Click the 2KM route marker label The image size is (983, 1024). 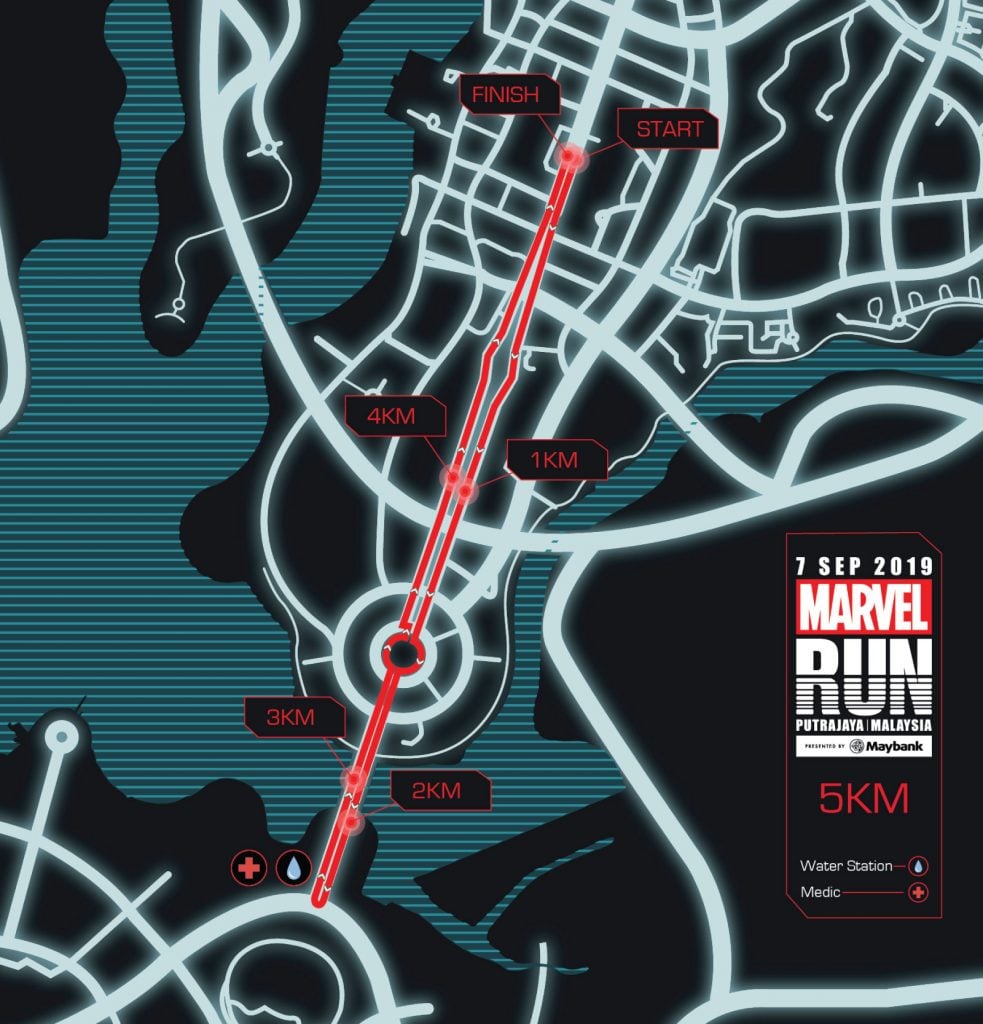click(435, 791)
